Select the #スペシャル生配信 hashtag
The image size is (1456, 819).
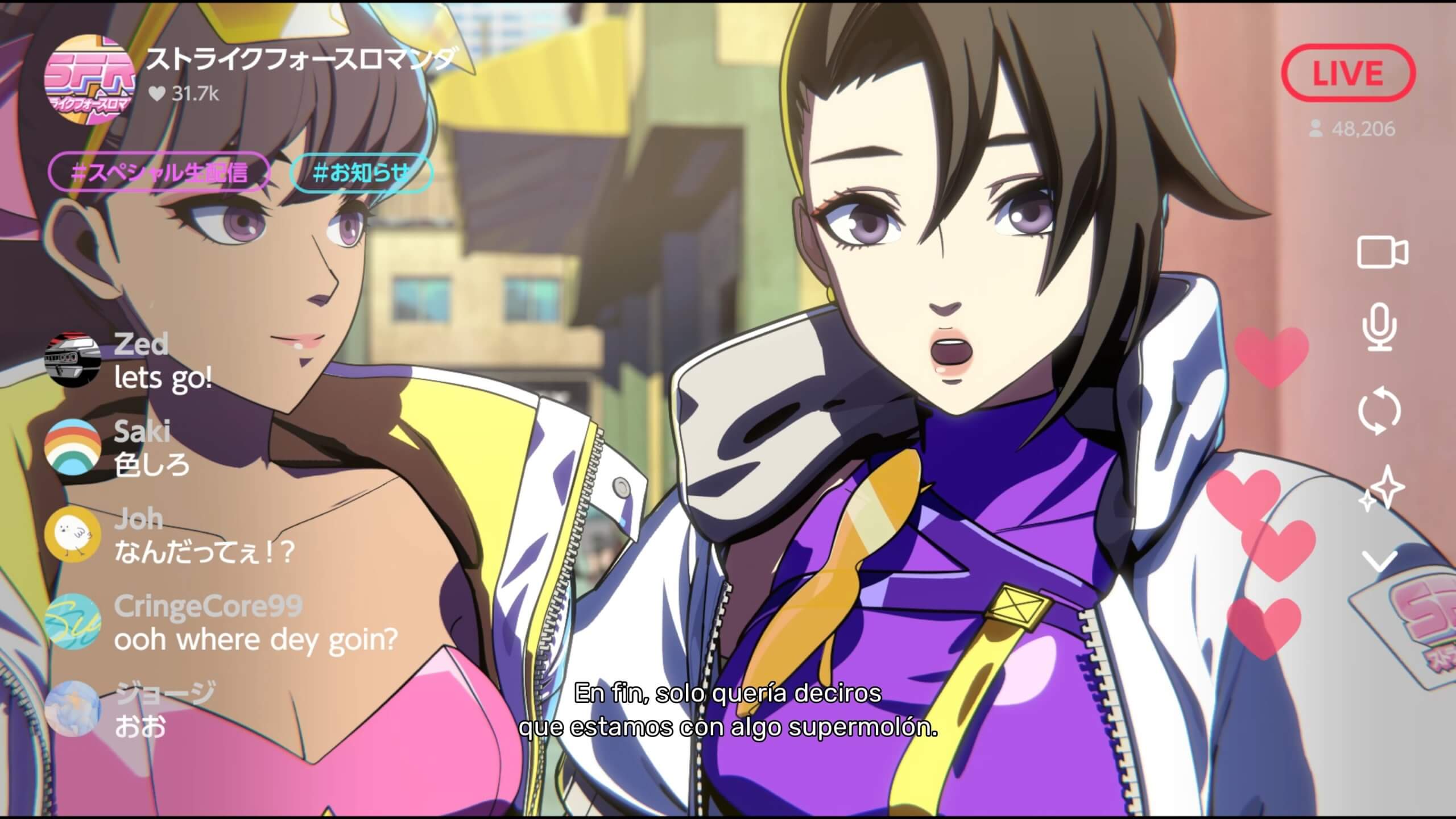coord(159,172)
